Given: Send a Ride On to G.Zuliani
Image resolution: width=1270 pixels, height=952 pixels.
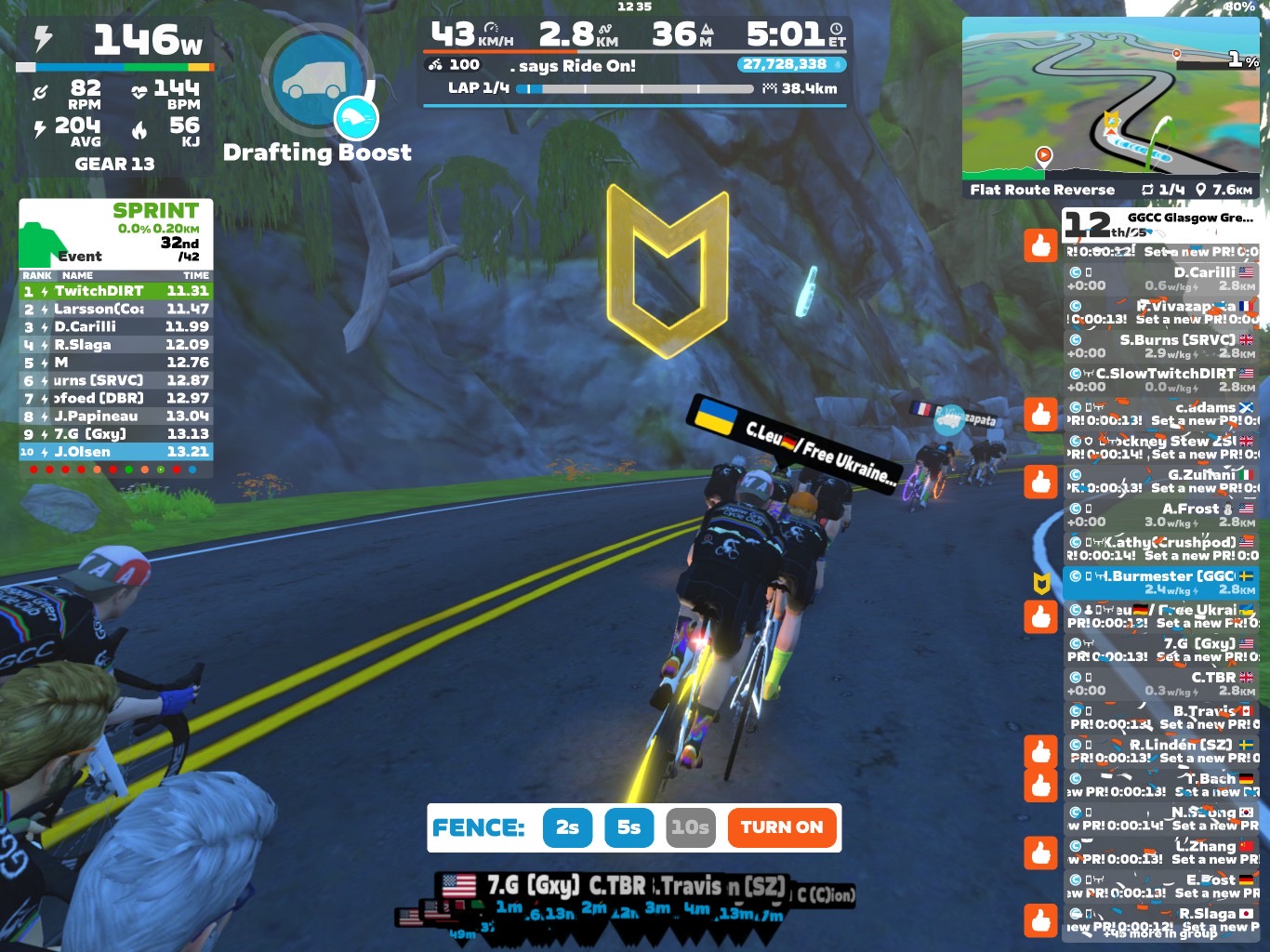Looking at the screenshot, I should click(1041, 482).
